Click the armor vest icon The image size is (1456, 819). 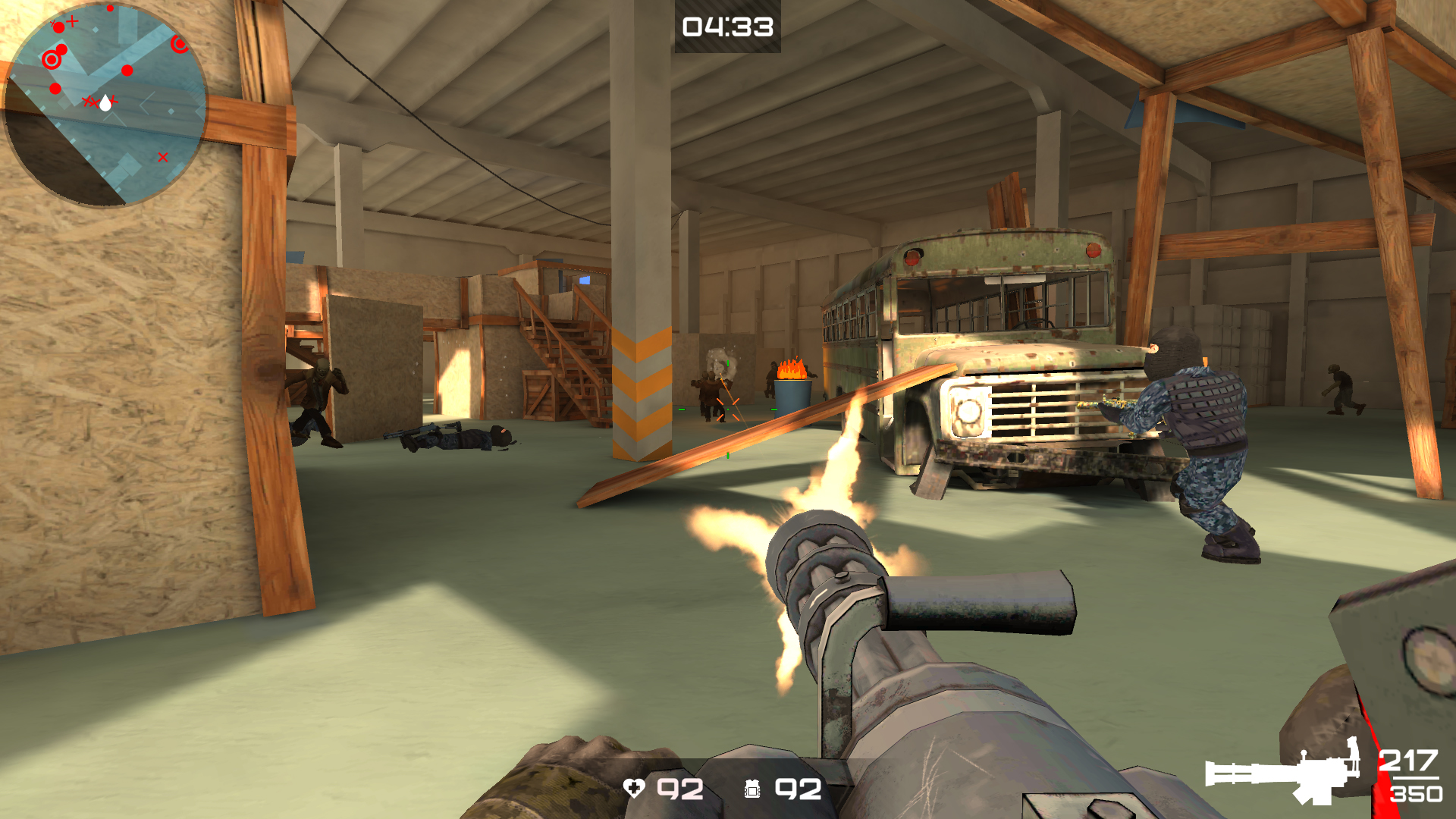point(752,790)
